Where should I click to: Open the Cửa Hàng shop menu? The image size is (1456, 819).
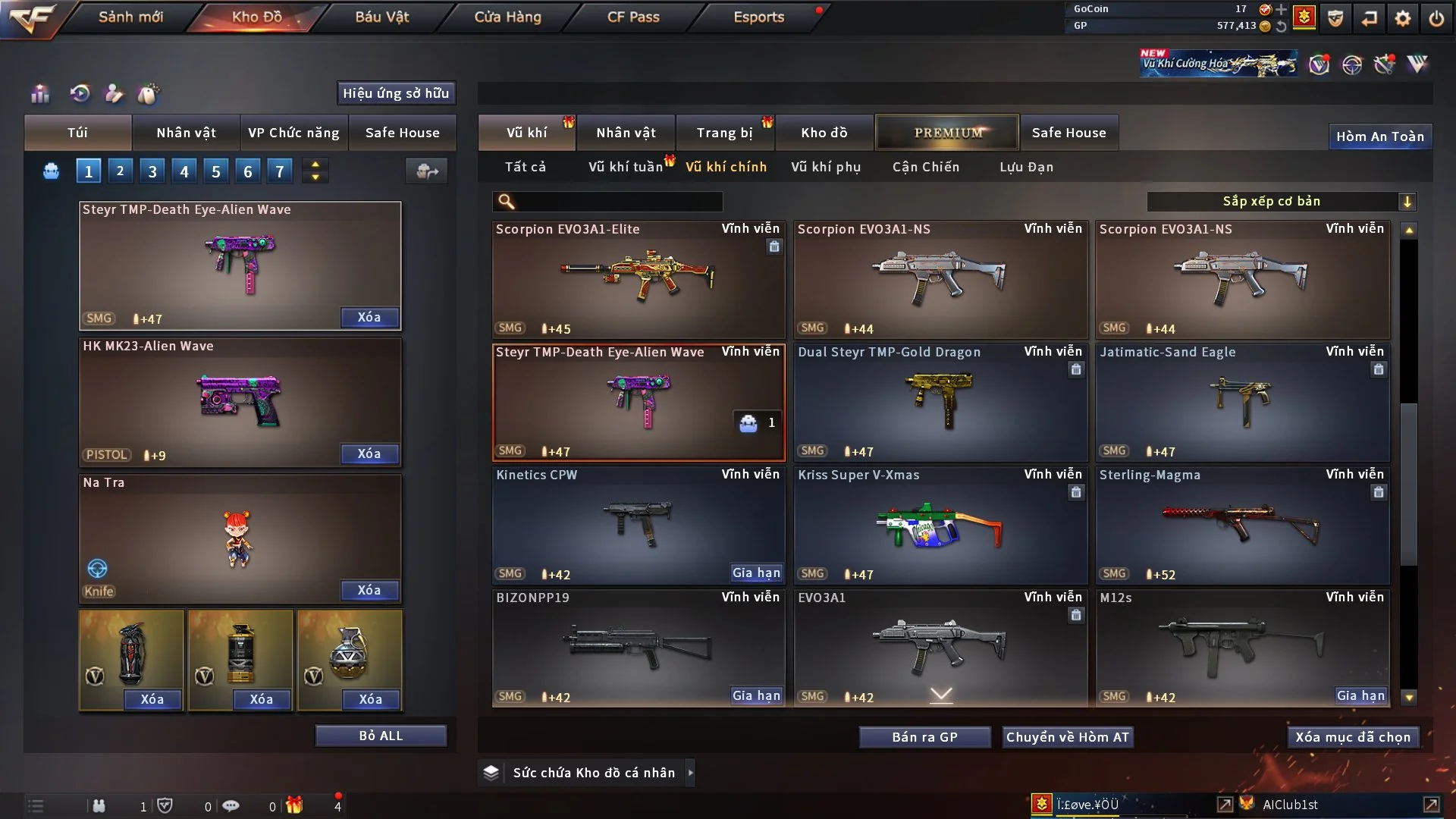[x=507, y=17]
